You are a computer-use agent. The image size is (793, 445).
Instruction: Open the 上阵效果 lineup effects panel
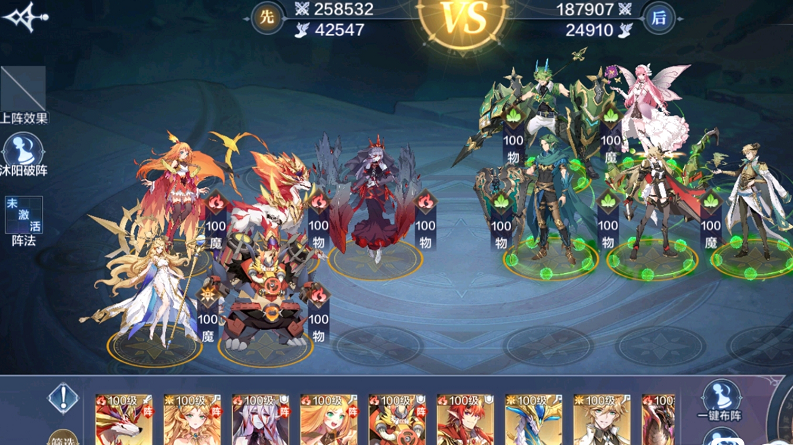coord(23,92)
